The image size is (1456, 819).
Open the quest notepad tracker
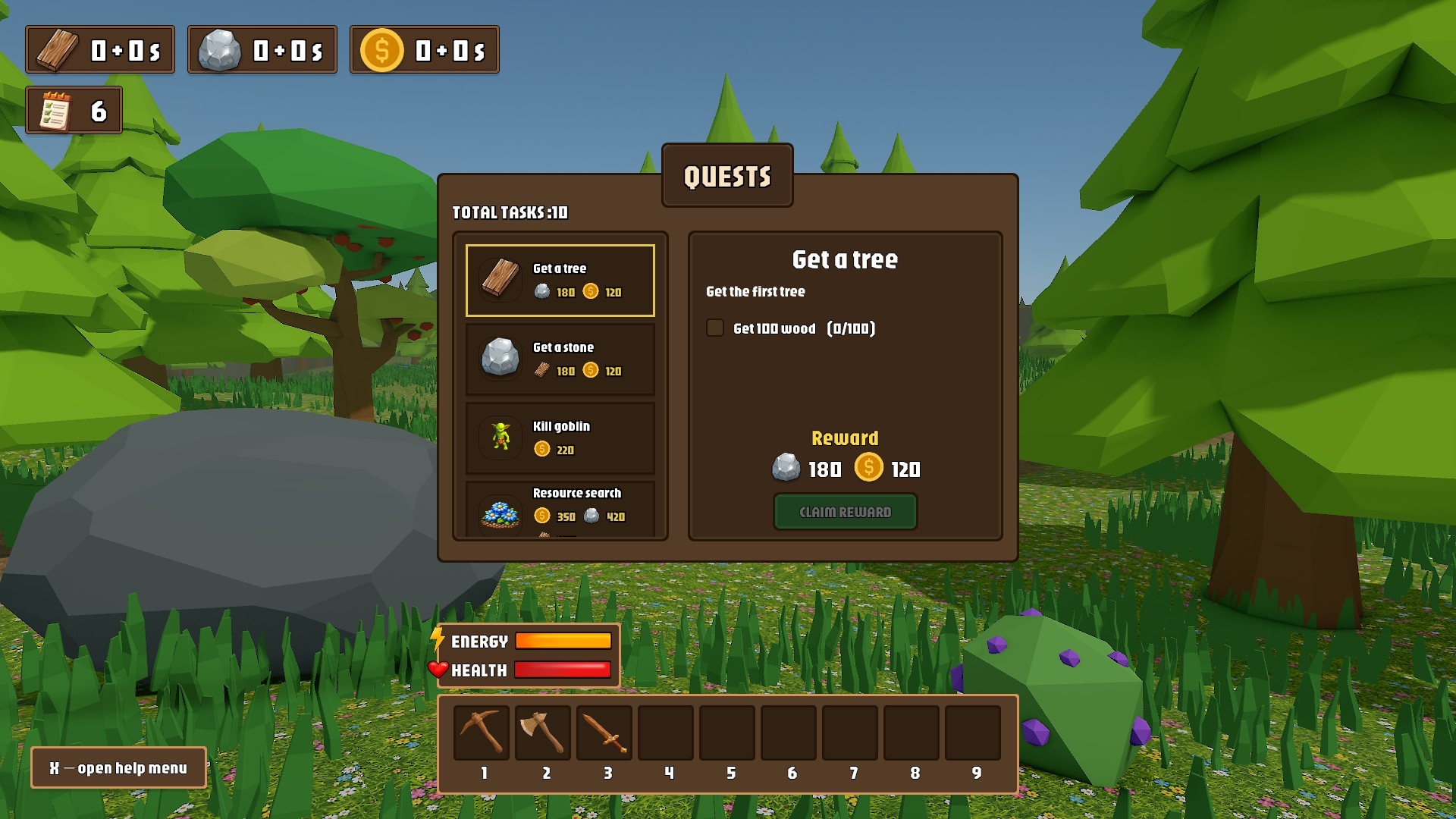pos(74,111)
